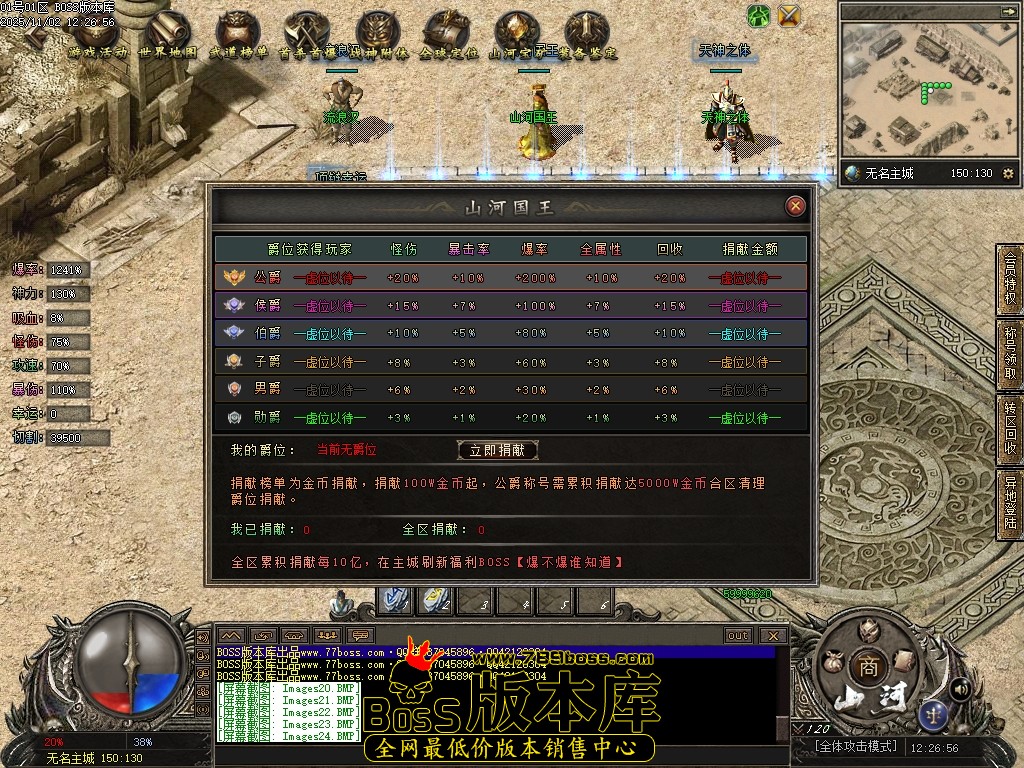The width and height of the screenshot is (1024, 768).
Task: Close the chat panel with X
Action: [773, 635]
